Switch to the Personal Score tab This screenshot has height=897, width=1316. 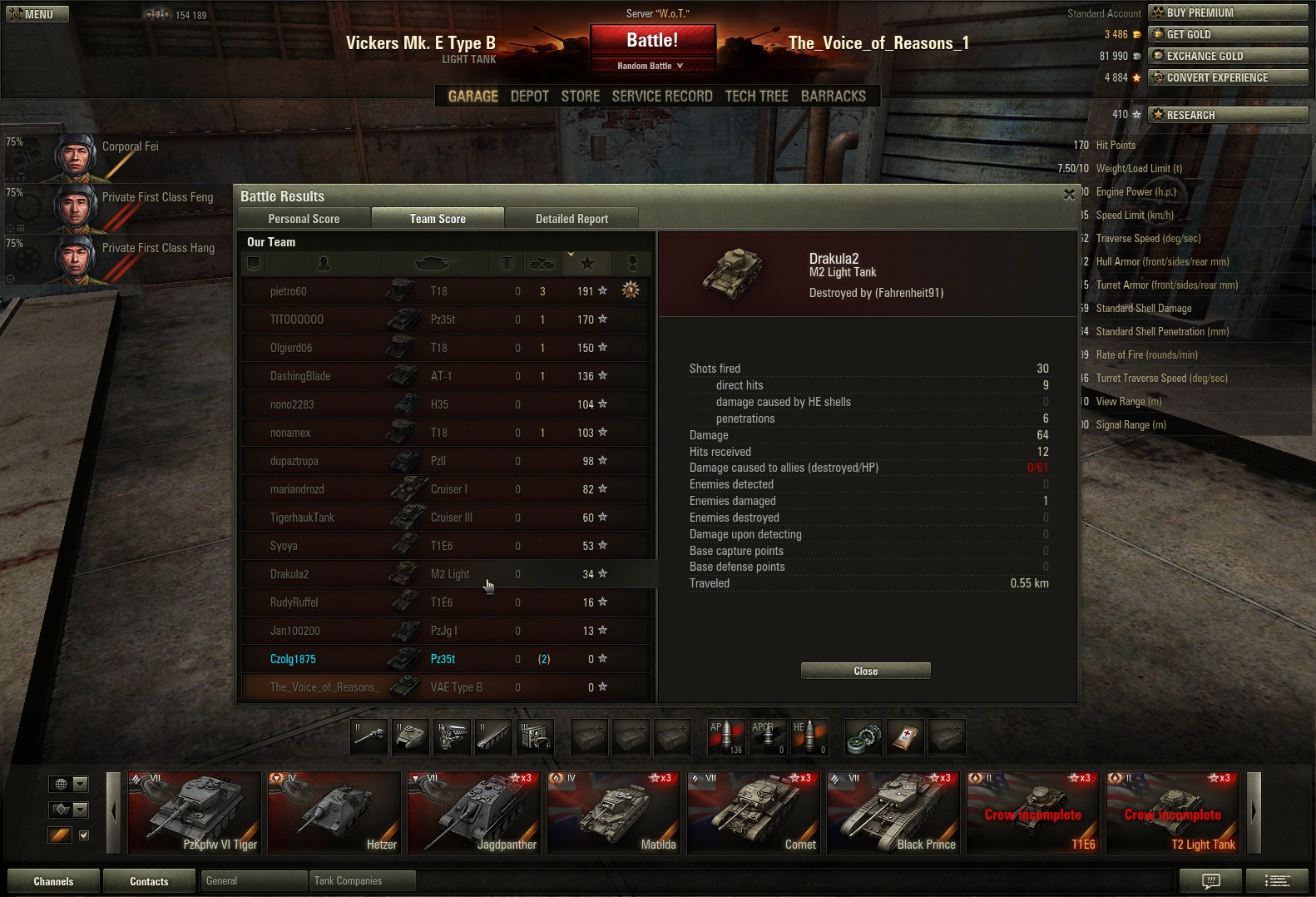[x=304, y=219]
